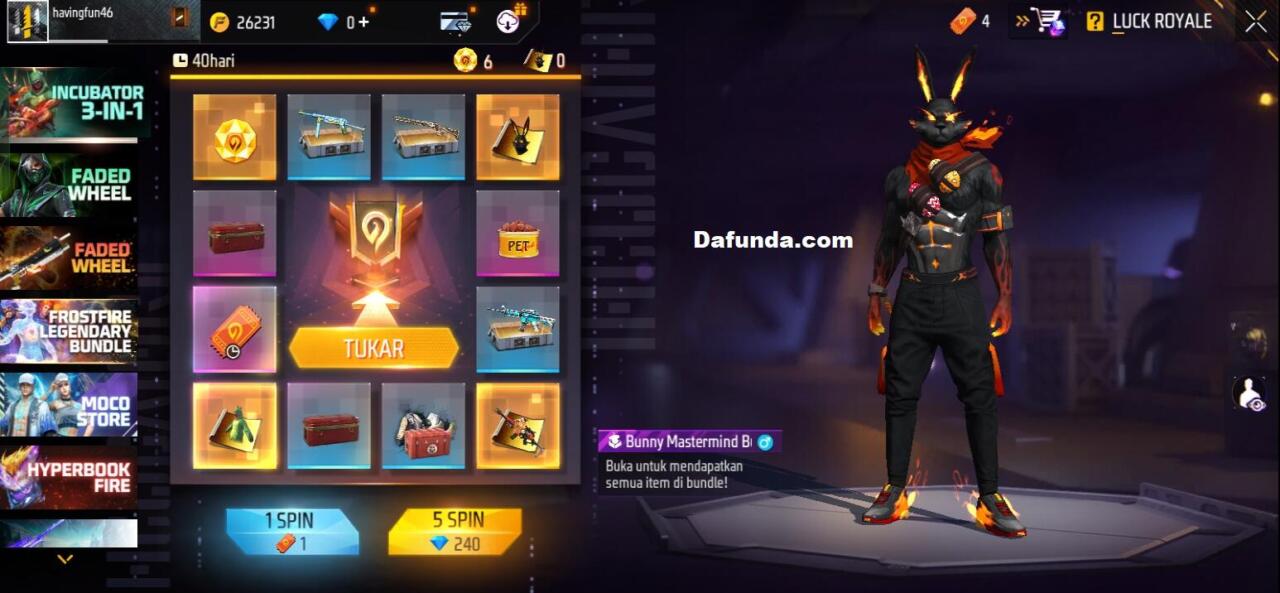Open Bunny Mastermind bundle gender info

(765, 442)
